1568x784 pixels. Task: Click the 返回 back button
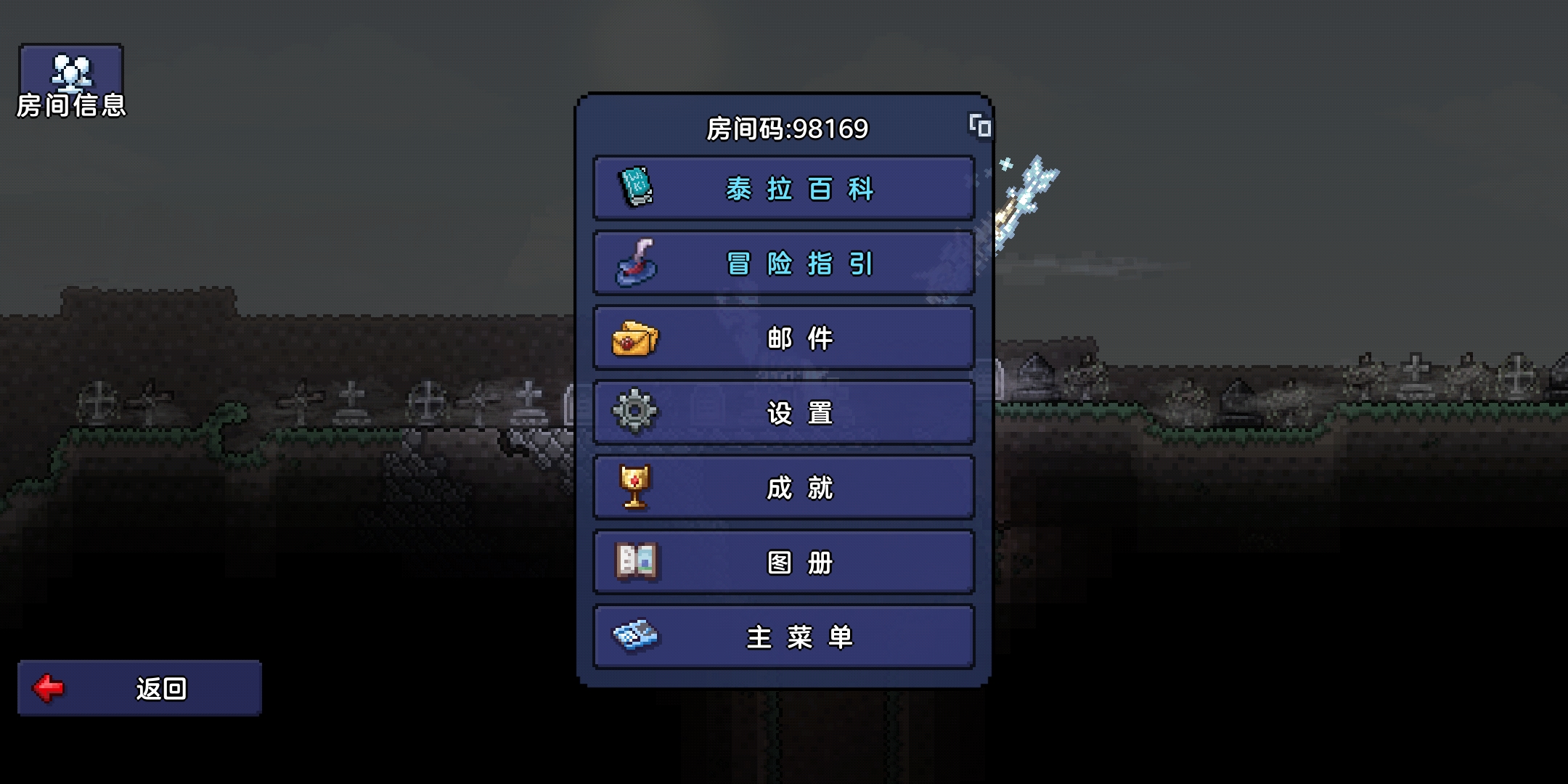coord(139,688)
